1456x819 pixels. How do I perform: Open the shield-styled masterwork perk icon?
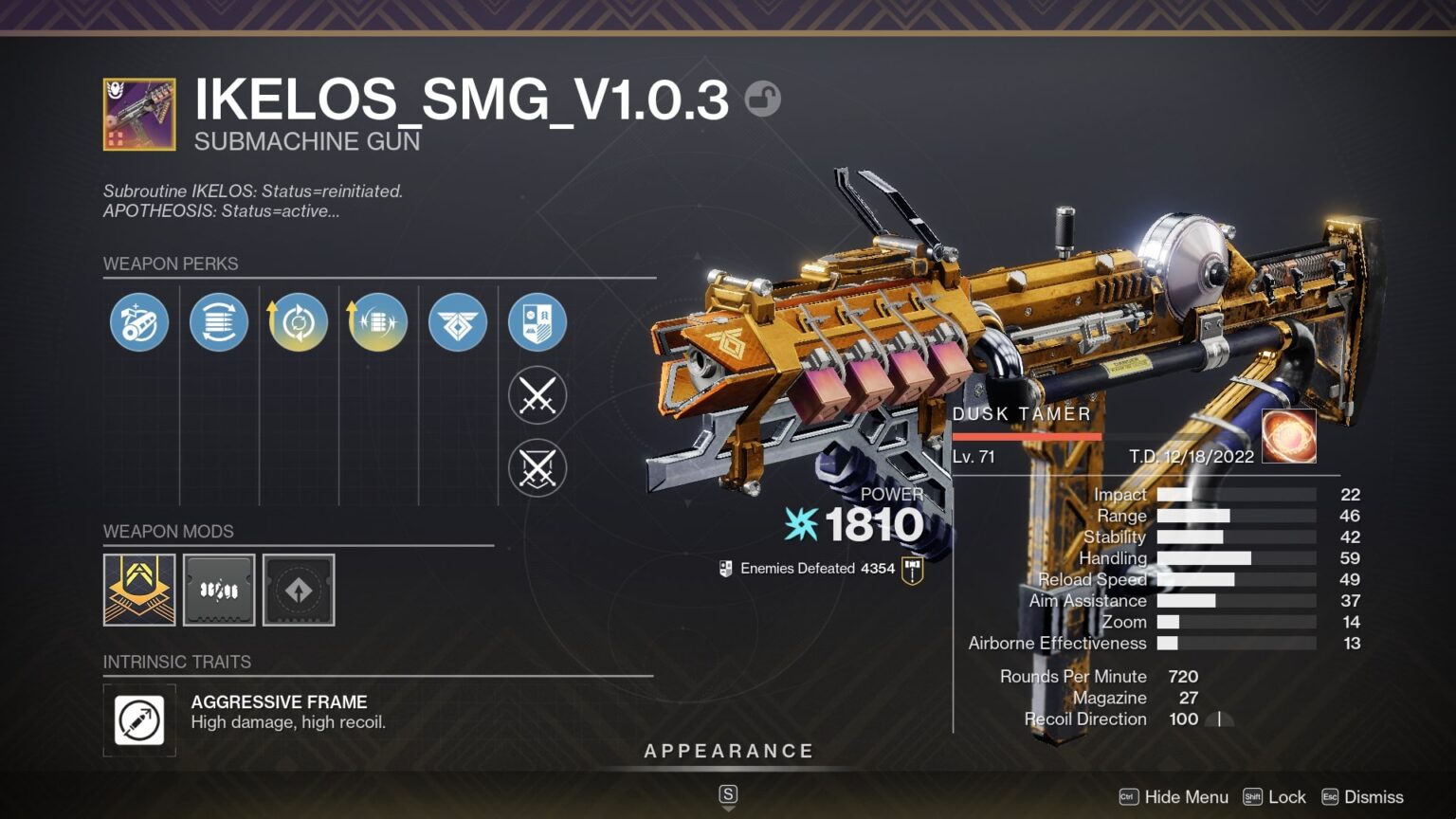[537, 322]
